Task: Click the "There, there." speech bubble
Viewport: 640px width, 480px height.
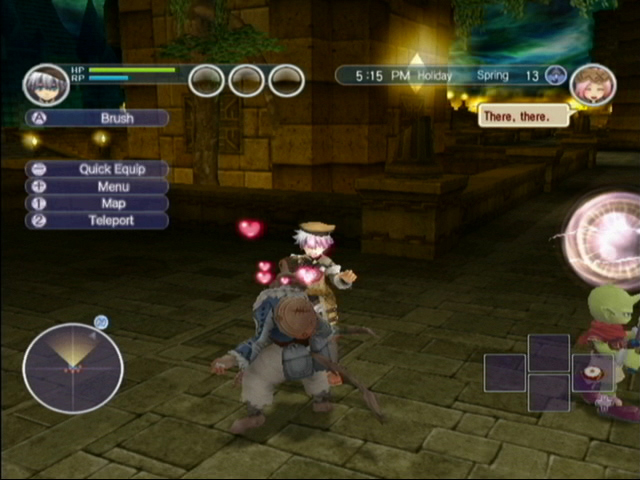Action: [523, 116]
